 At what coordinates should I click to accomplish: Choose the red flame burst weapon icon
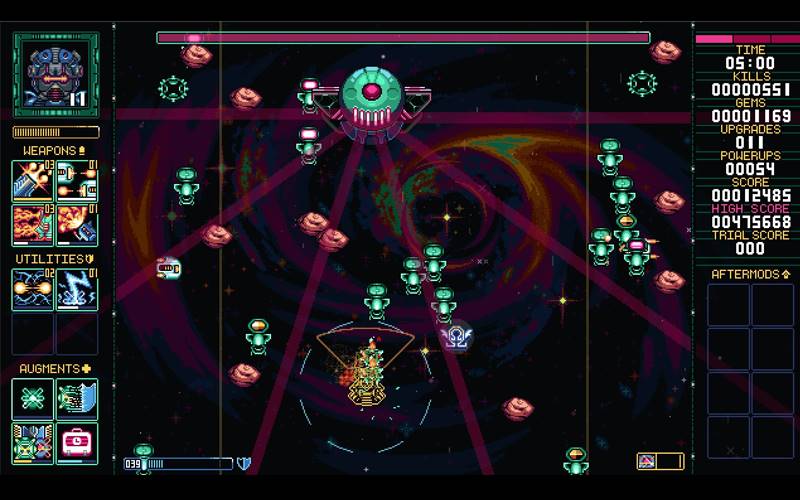click(33, 224)
